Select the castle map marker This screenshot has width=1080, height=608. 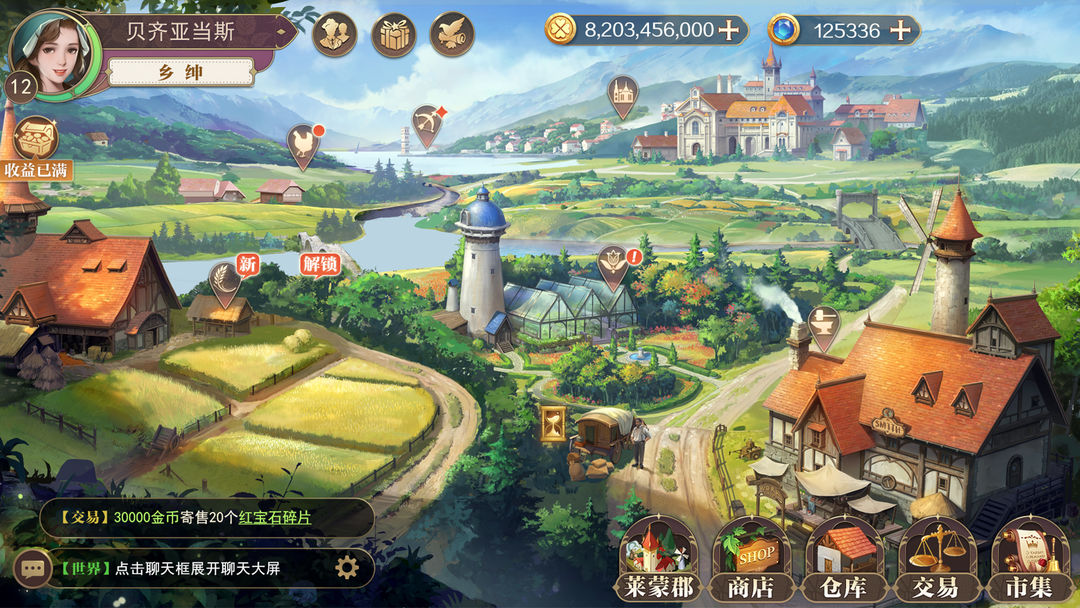tap(622, 94)
